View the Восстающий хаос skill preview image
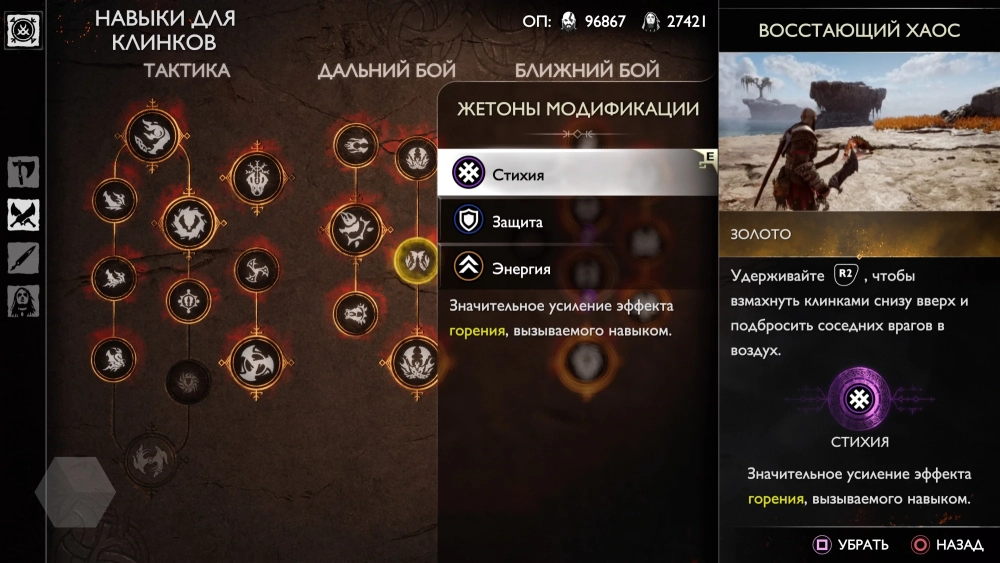The image size is (1000, 563). [x=859, y=131]
